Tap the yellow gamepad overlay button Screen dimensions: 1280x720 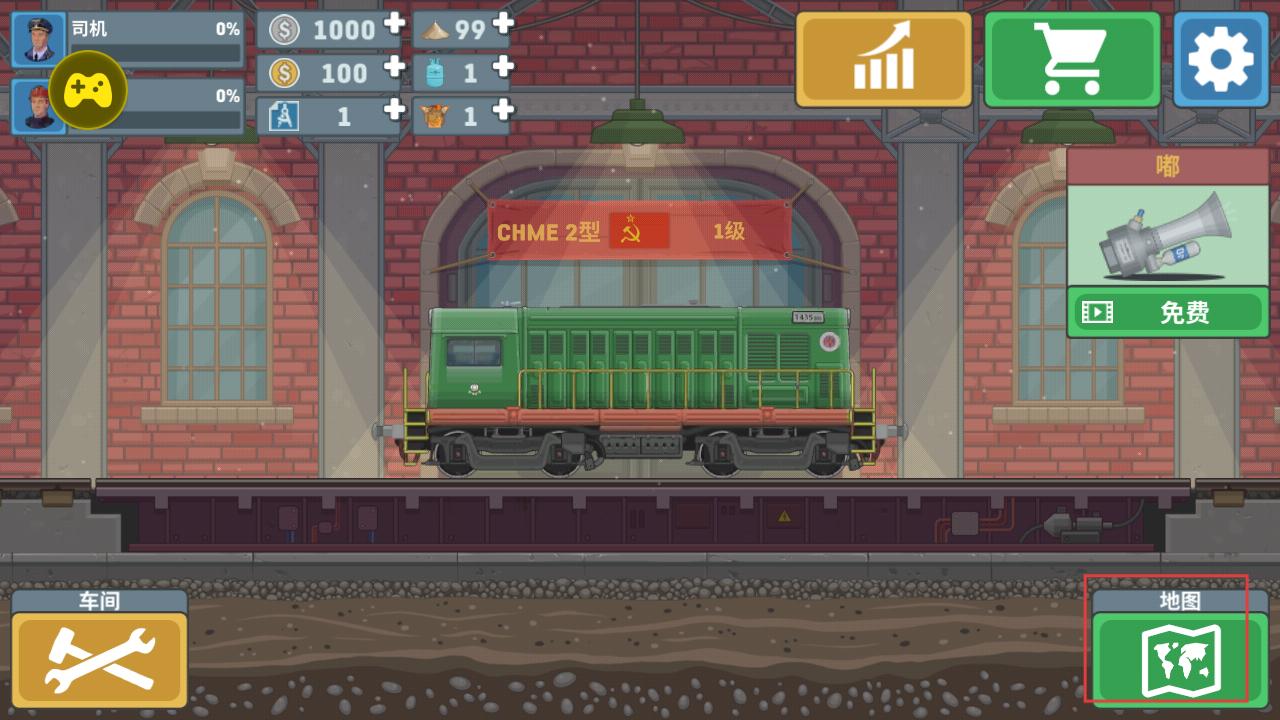point(88,90)
